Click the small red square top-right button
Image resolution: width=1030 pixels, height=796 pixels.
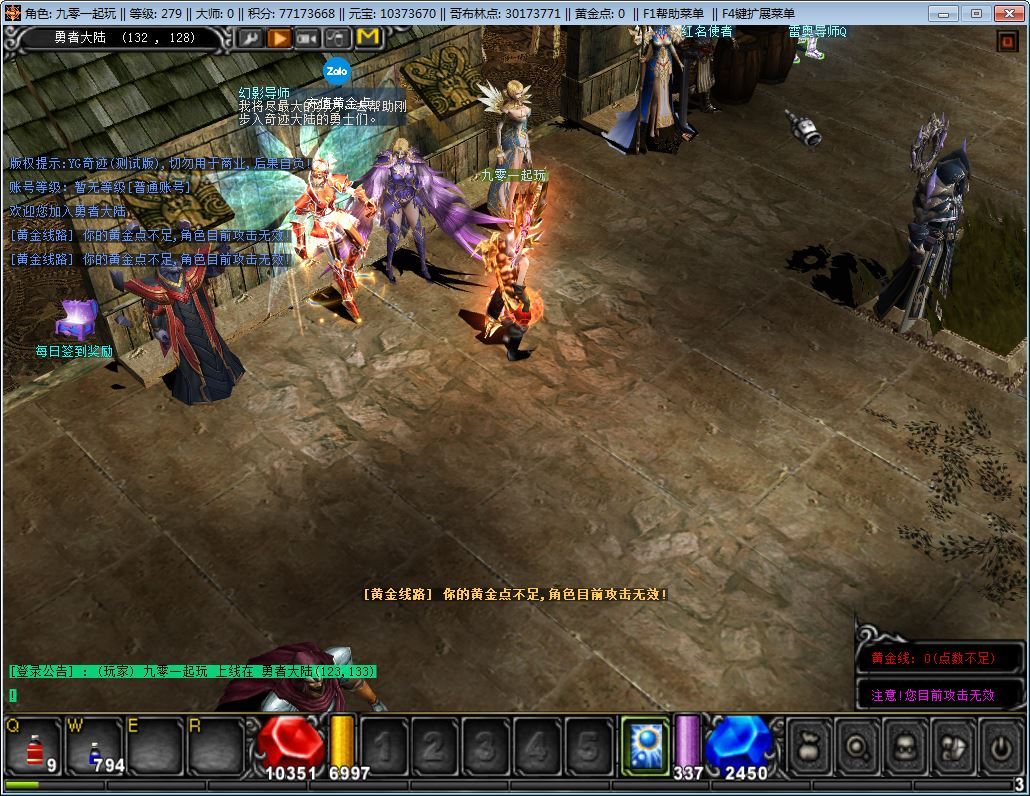coord(1006,40)
